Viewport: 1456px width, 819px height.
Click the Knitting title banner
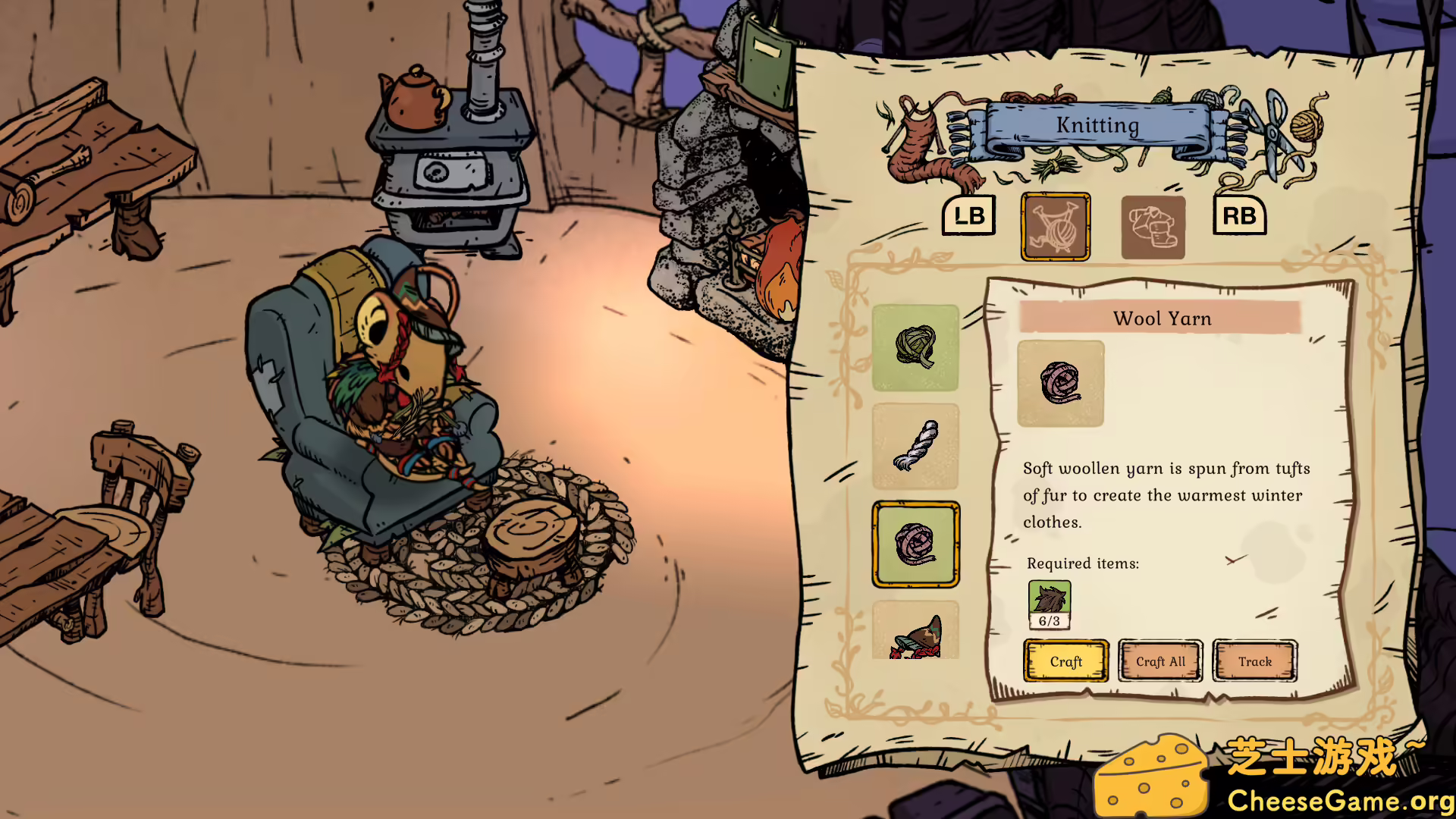pos(1097,125)
